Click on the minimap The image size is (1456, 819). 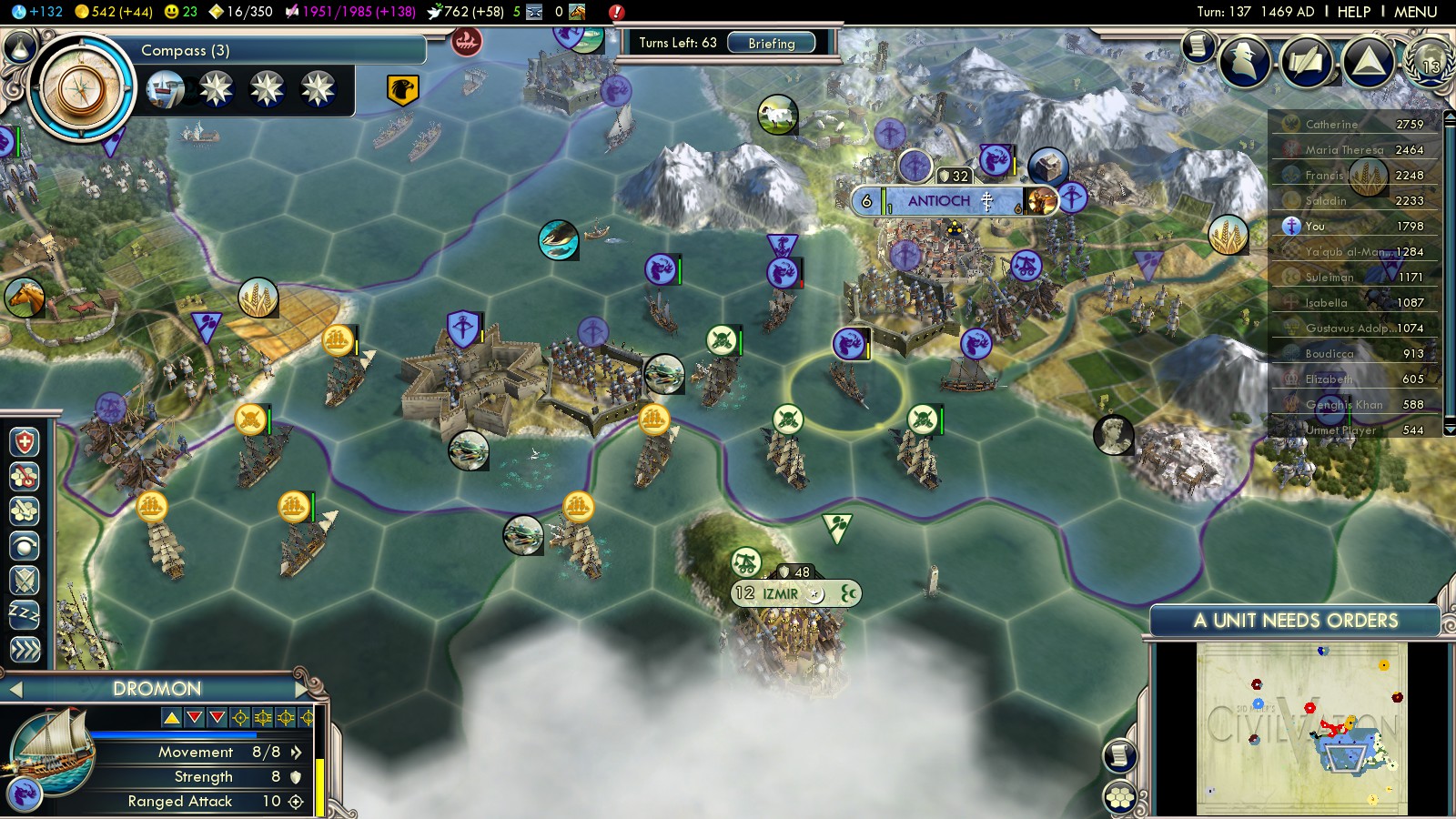(1301, 728)
